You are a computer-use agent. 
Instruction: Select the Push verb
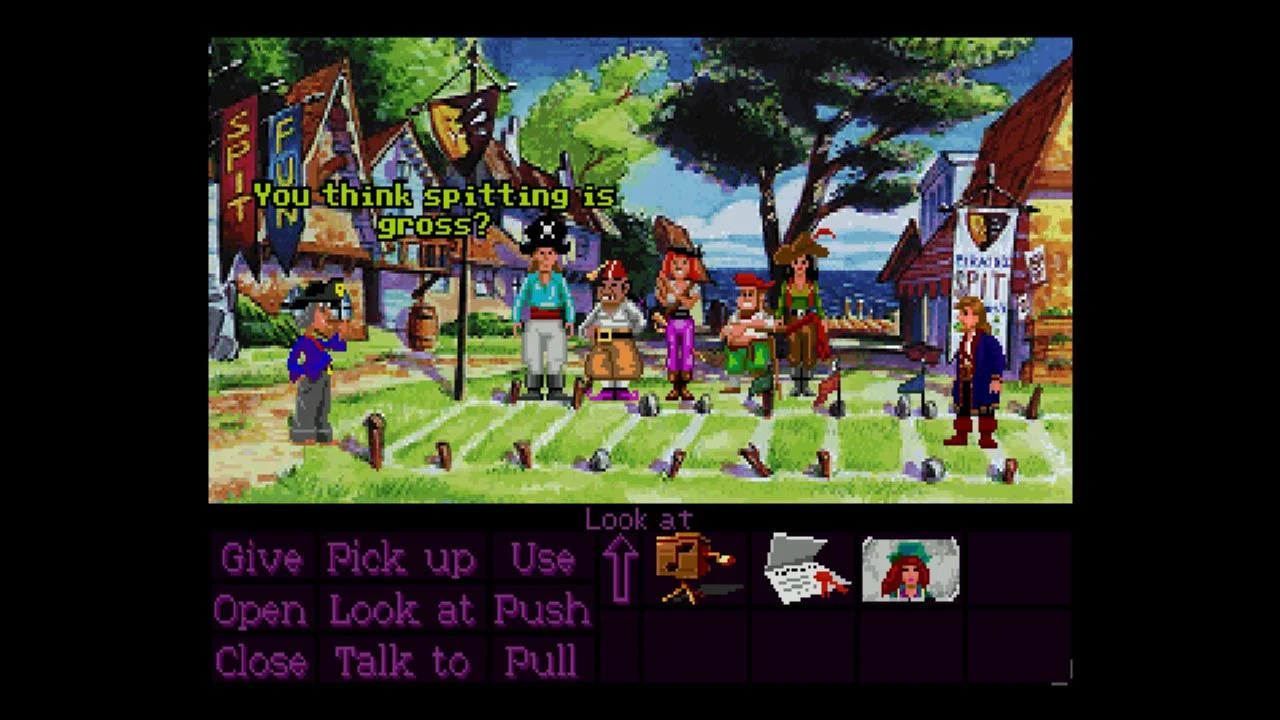(x=543, y=610)
